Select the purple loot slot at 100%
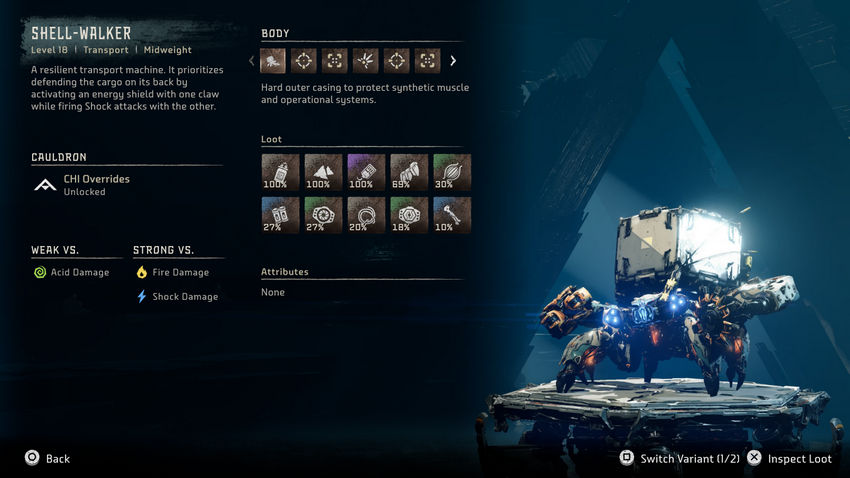This screenshot has width=850, height=478. pos(365,172)
